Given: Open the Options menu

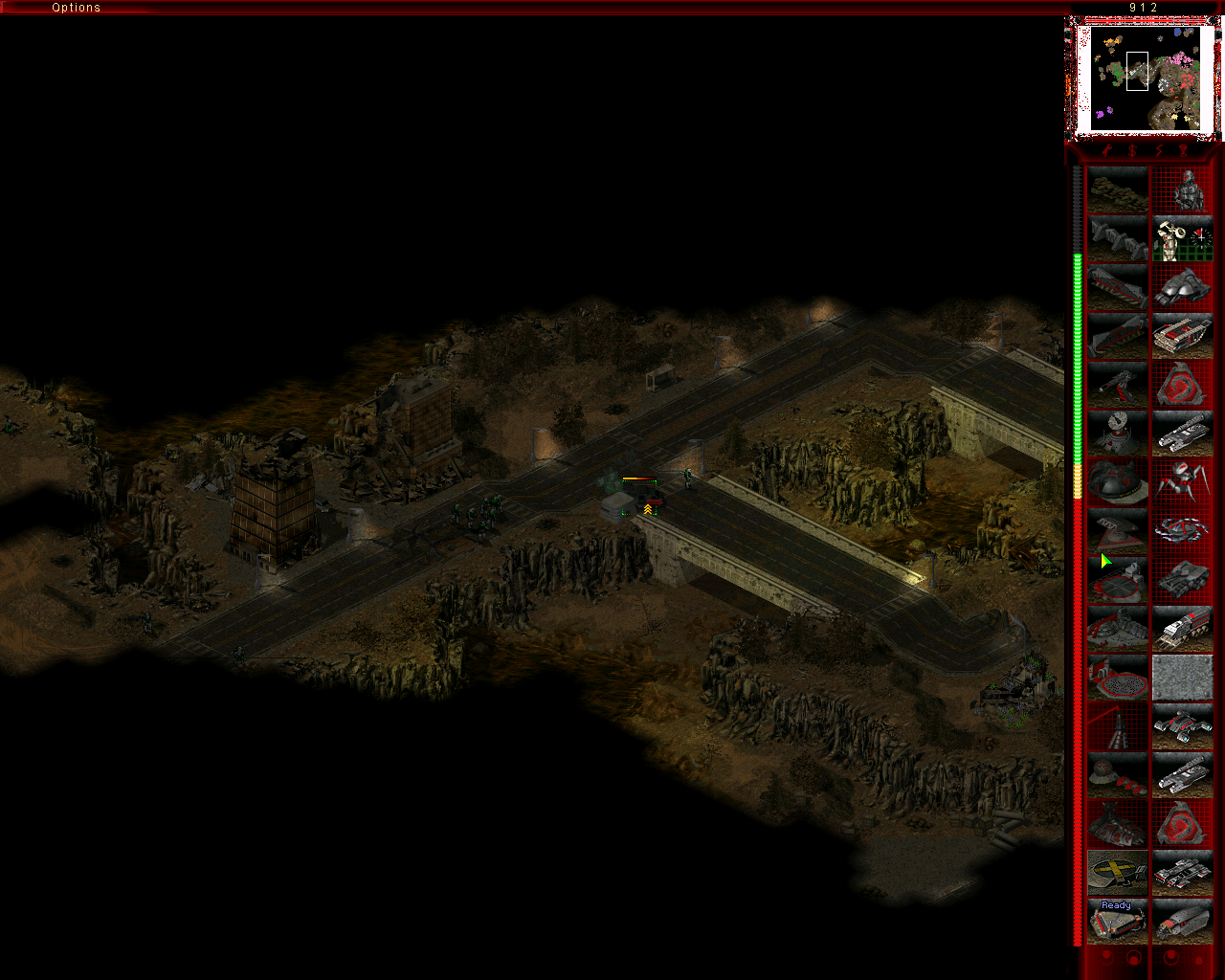Looking at the screenshot, I should pyautogui.click(x=76, y=8).
